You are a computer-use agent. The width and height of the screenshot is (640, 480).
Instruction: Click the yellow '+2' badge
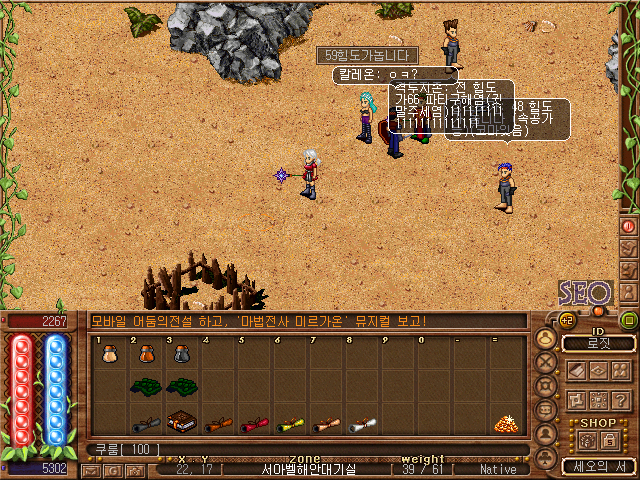(x=566, y=320)
